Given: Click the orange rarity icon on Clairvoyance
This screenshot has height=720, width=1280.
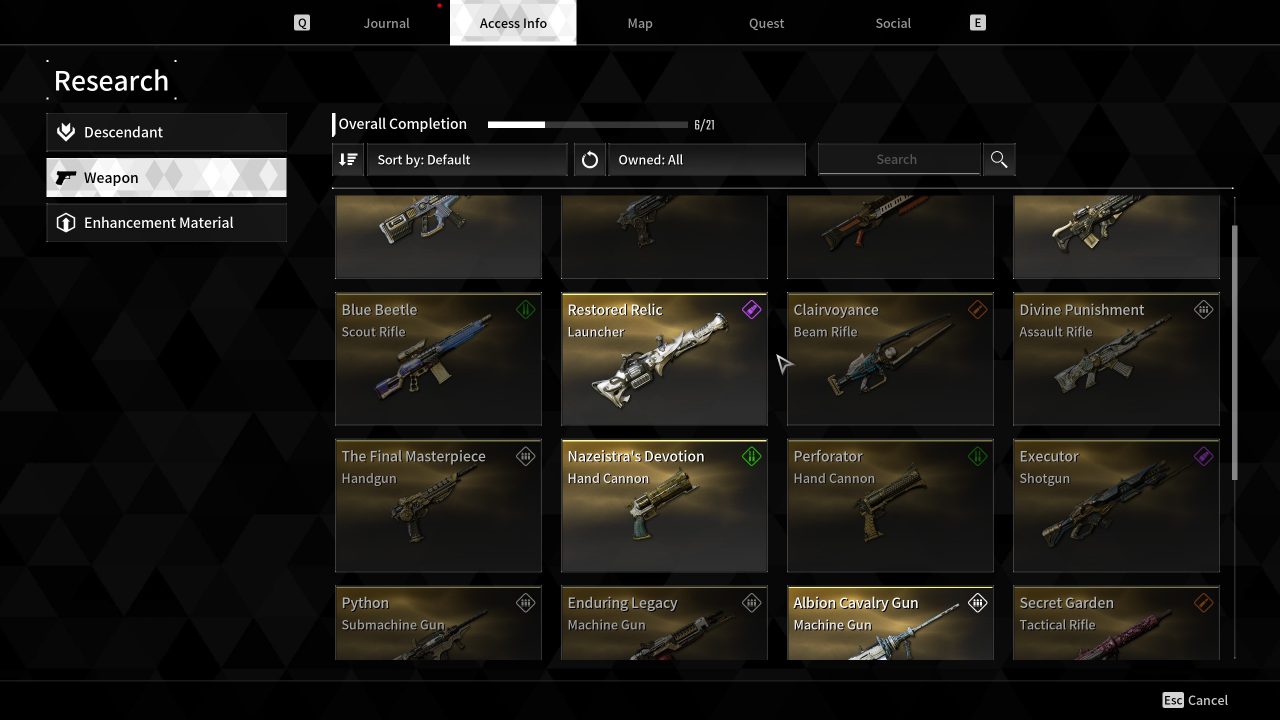Looking at the screenshot, I should point(978,309).
